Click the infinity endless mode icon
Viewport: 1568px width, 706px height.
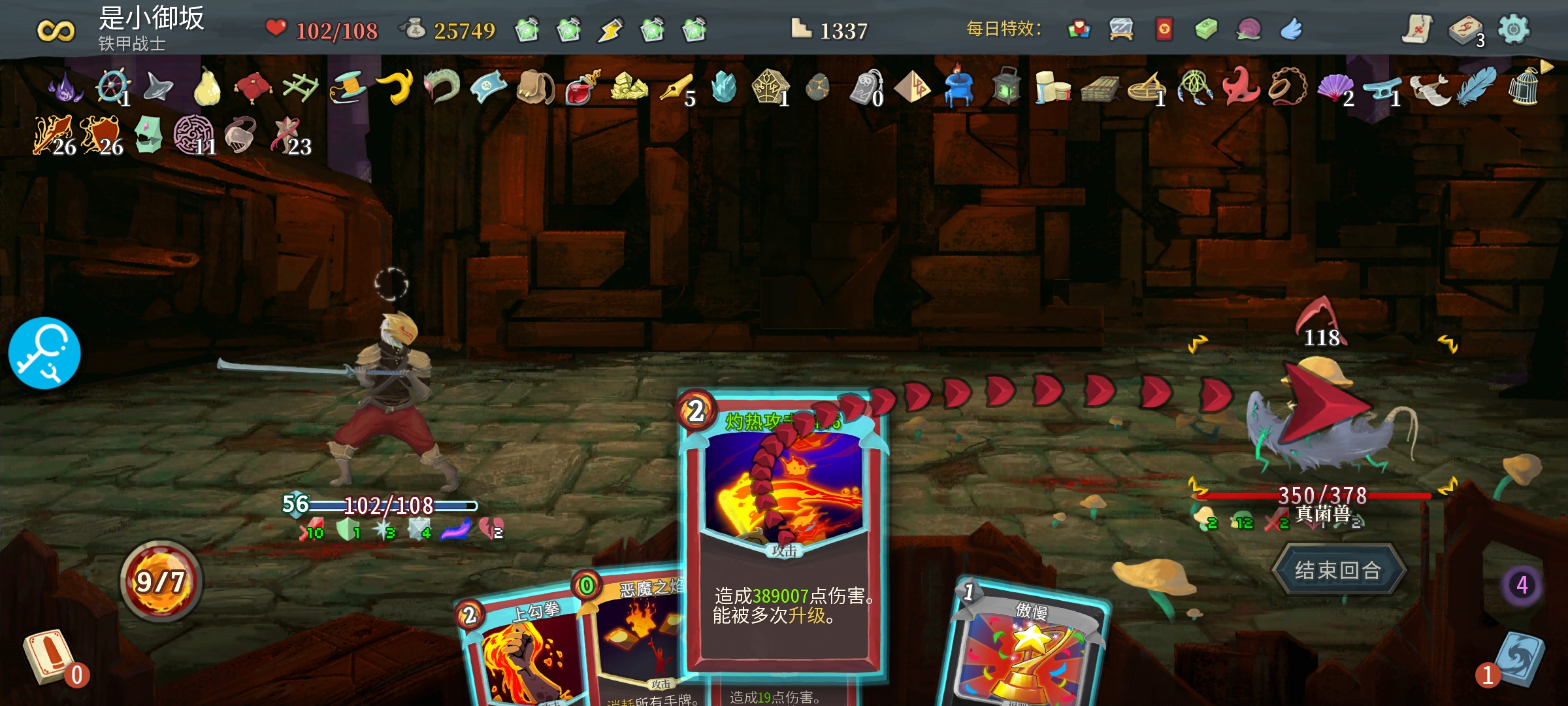point(56,31)
